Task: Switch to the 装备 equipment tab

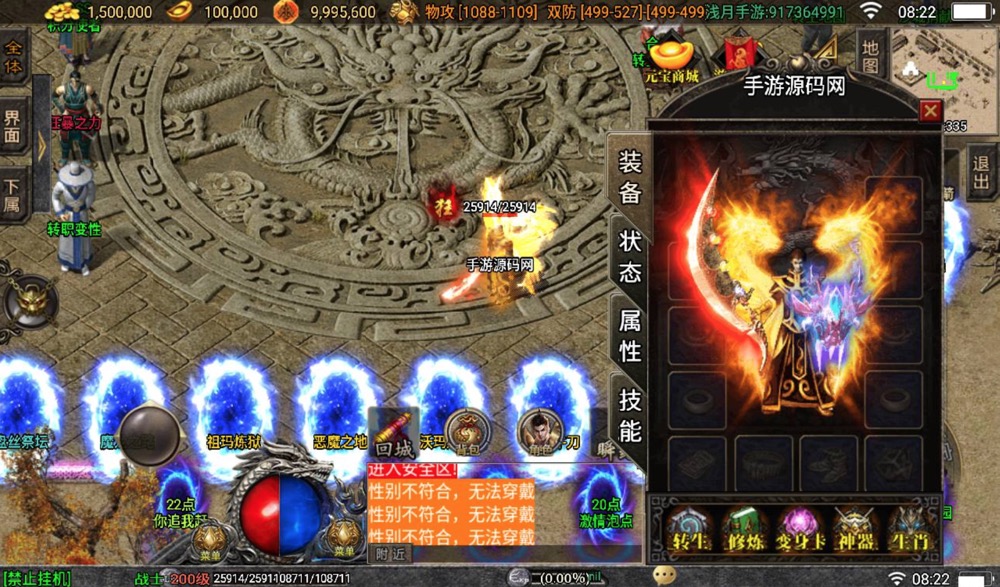Action: [x=630, y=178]
